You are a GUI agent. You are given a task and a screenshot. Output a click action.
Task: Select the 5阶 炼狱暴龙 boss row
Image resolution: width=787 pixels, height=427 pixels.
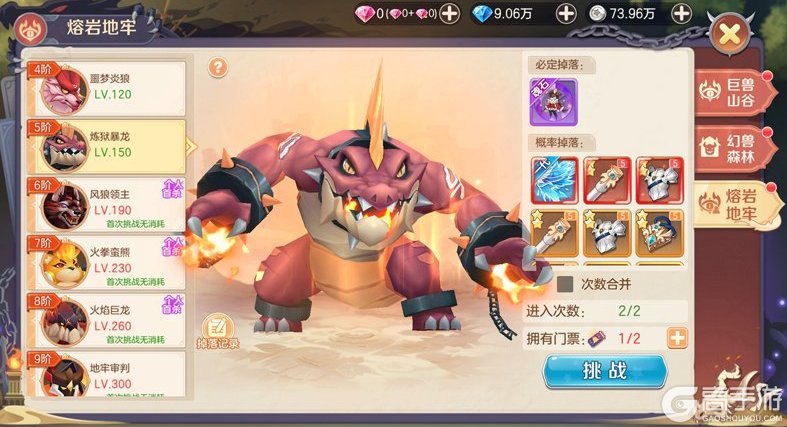pos(107,146)
